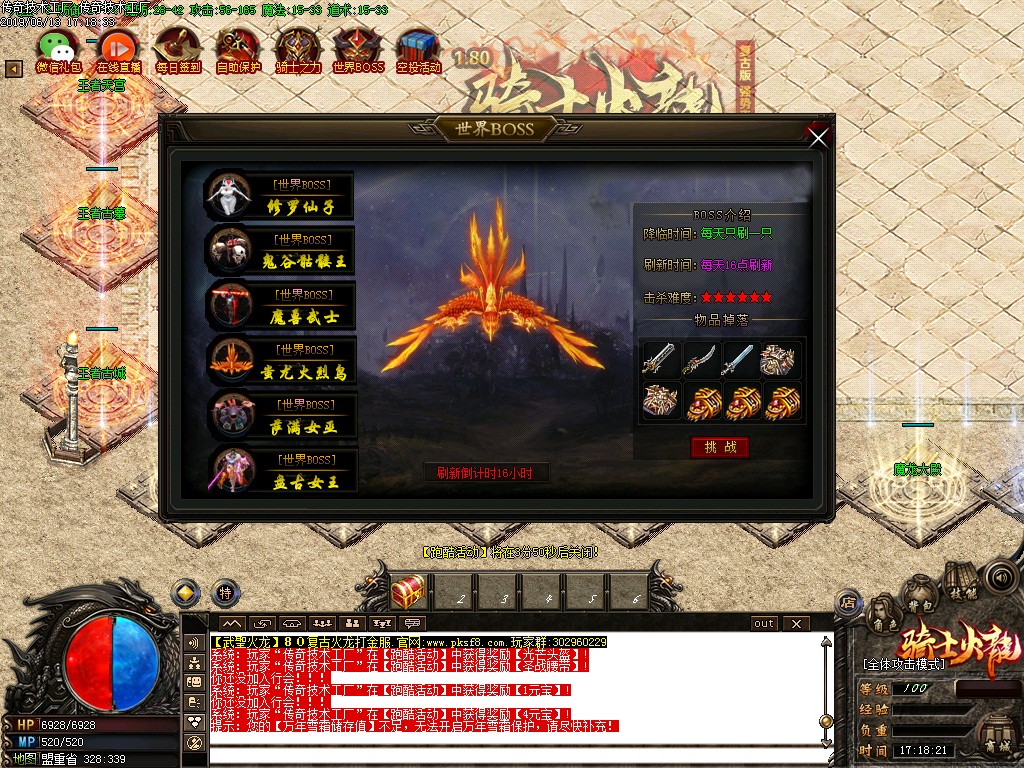Select the 魔兽武士 boss entry
Viewport: 1024px width, 768px height.
(x=281, y=306)
